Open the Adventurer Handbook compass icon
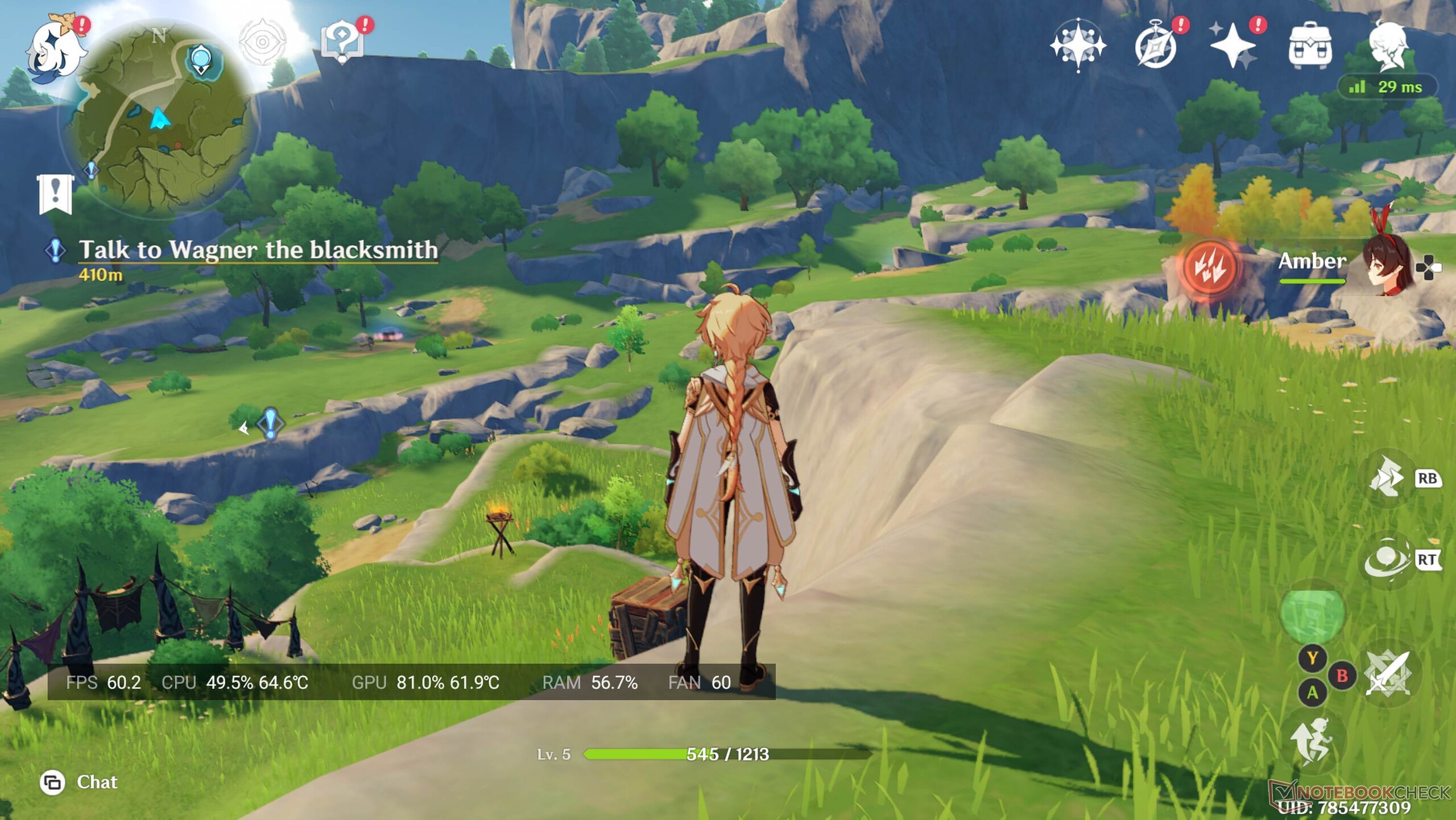The image size is (1456, 820). coord(1156,46)
